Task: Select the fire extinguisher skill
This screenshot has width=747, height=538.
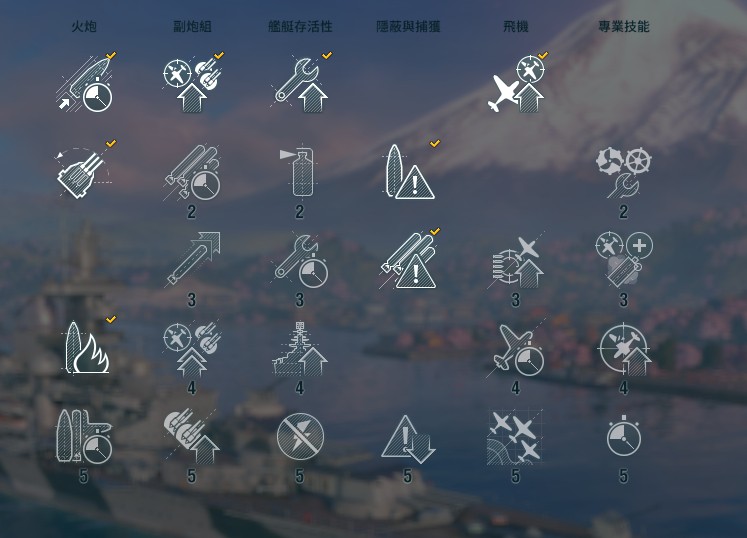Action: pyautogui.click(x=300, y=171)
